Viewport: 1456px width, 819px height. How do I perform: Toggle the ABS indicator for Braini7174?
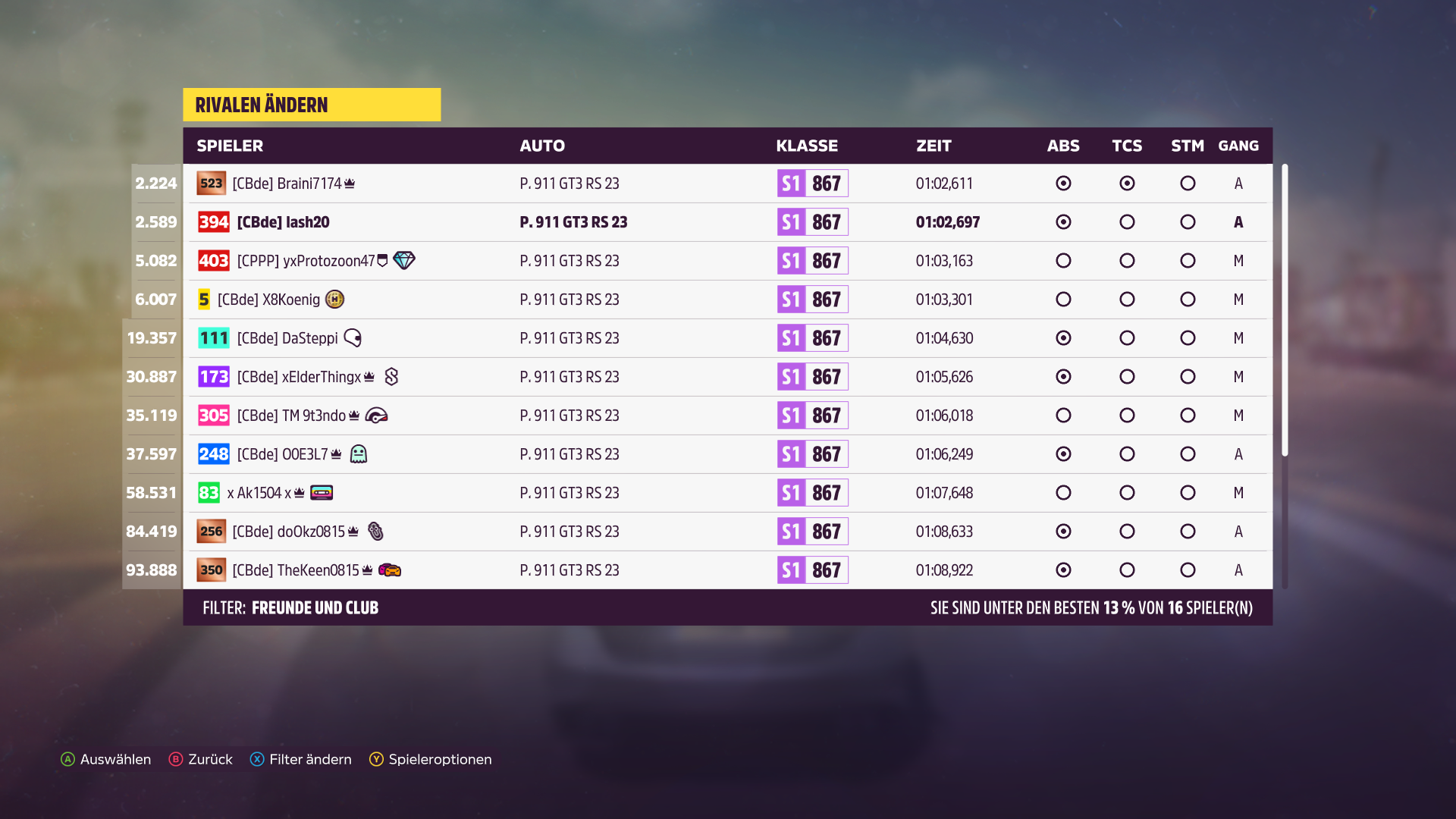tap(1063, 183)
